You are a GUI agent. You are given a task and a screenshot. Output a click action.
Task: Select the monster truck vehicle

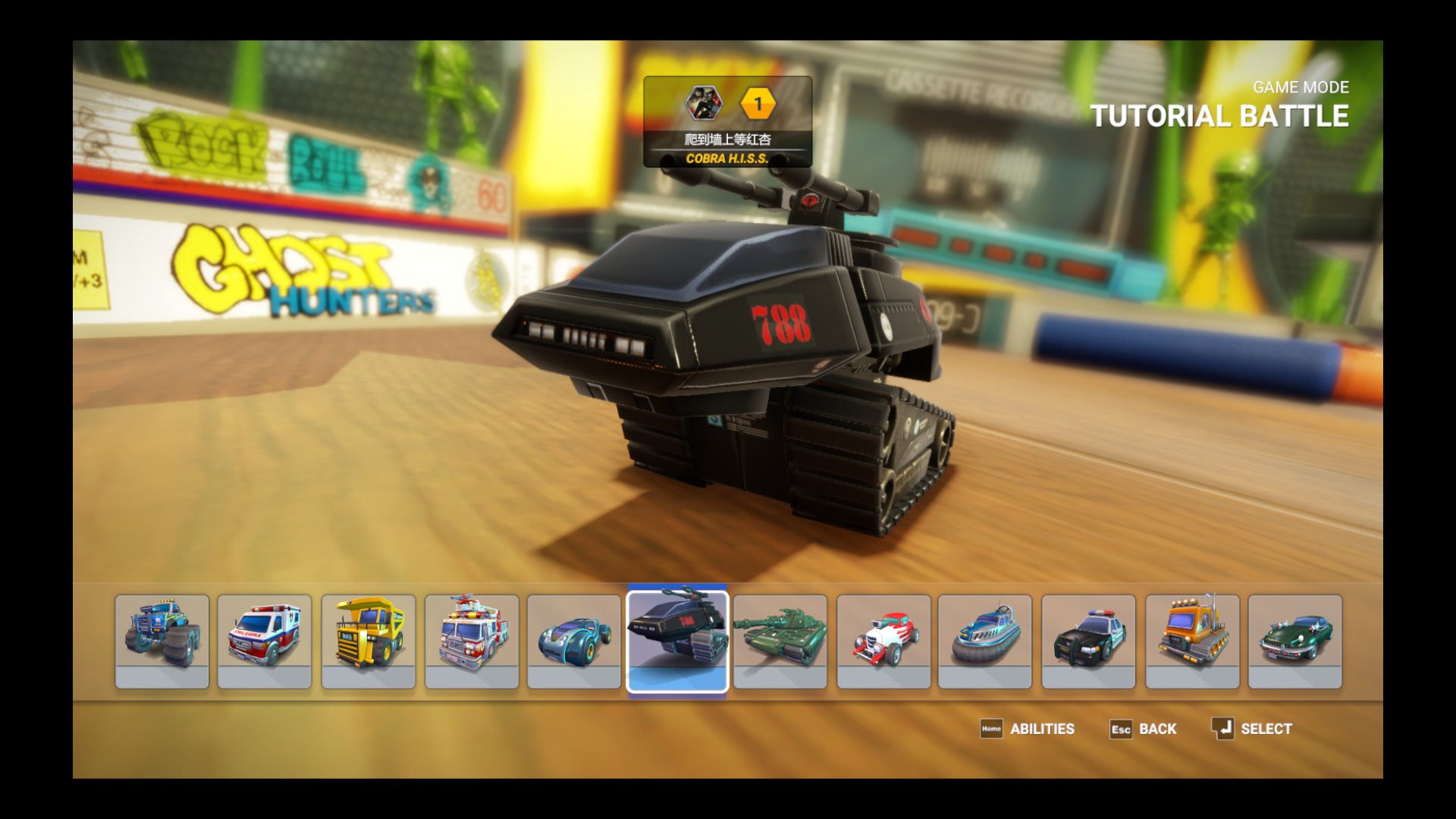(161, 641)
